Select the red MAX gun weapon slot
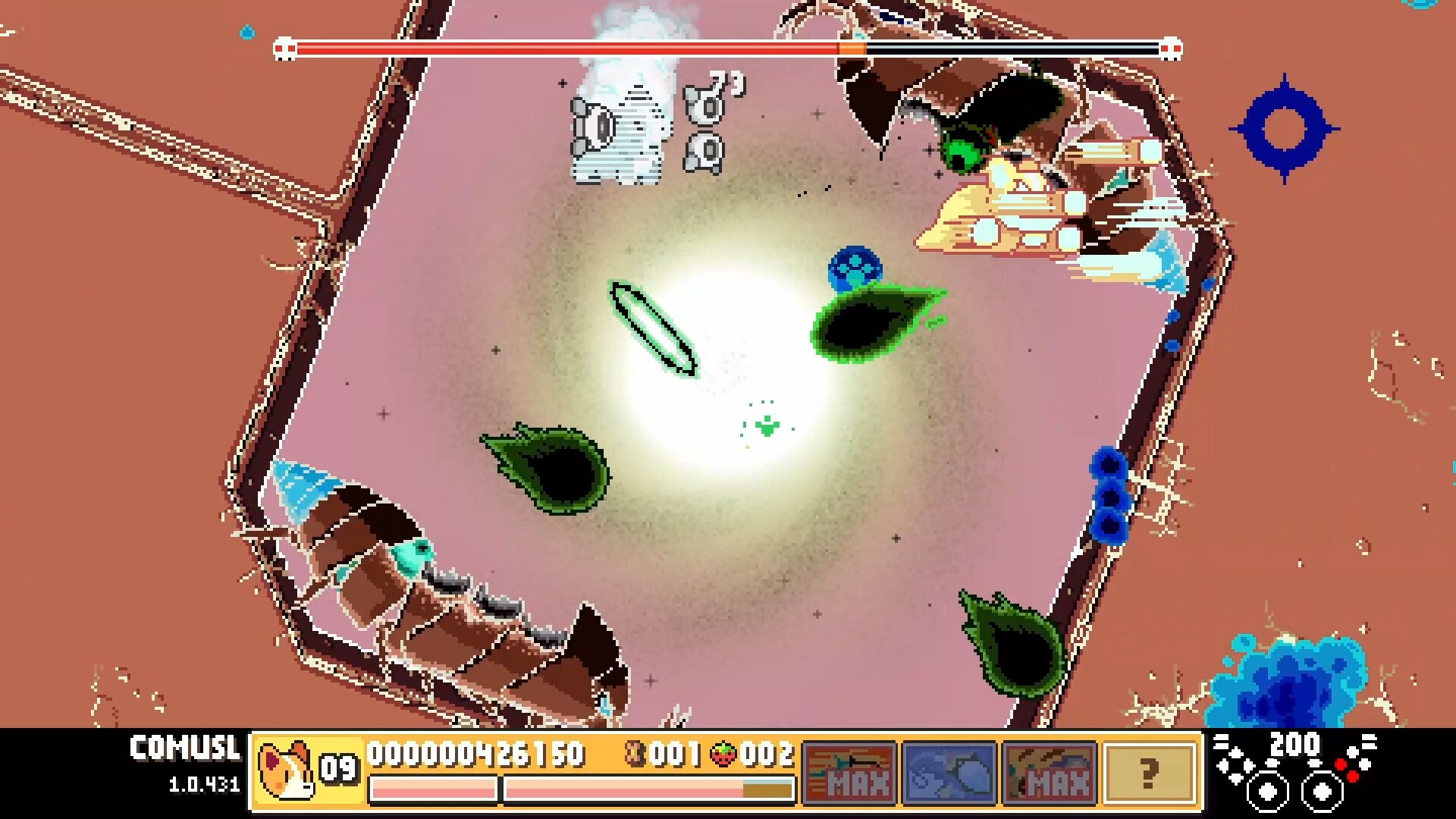This screenshot has height=819, width=1456. pos(849,772)
